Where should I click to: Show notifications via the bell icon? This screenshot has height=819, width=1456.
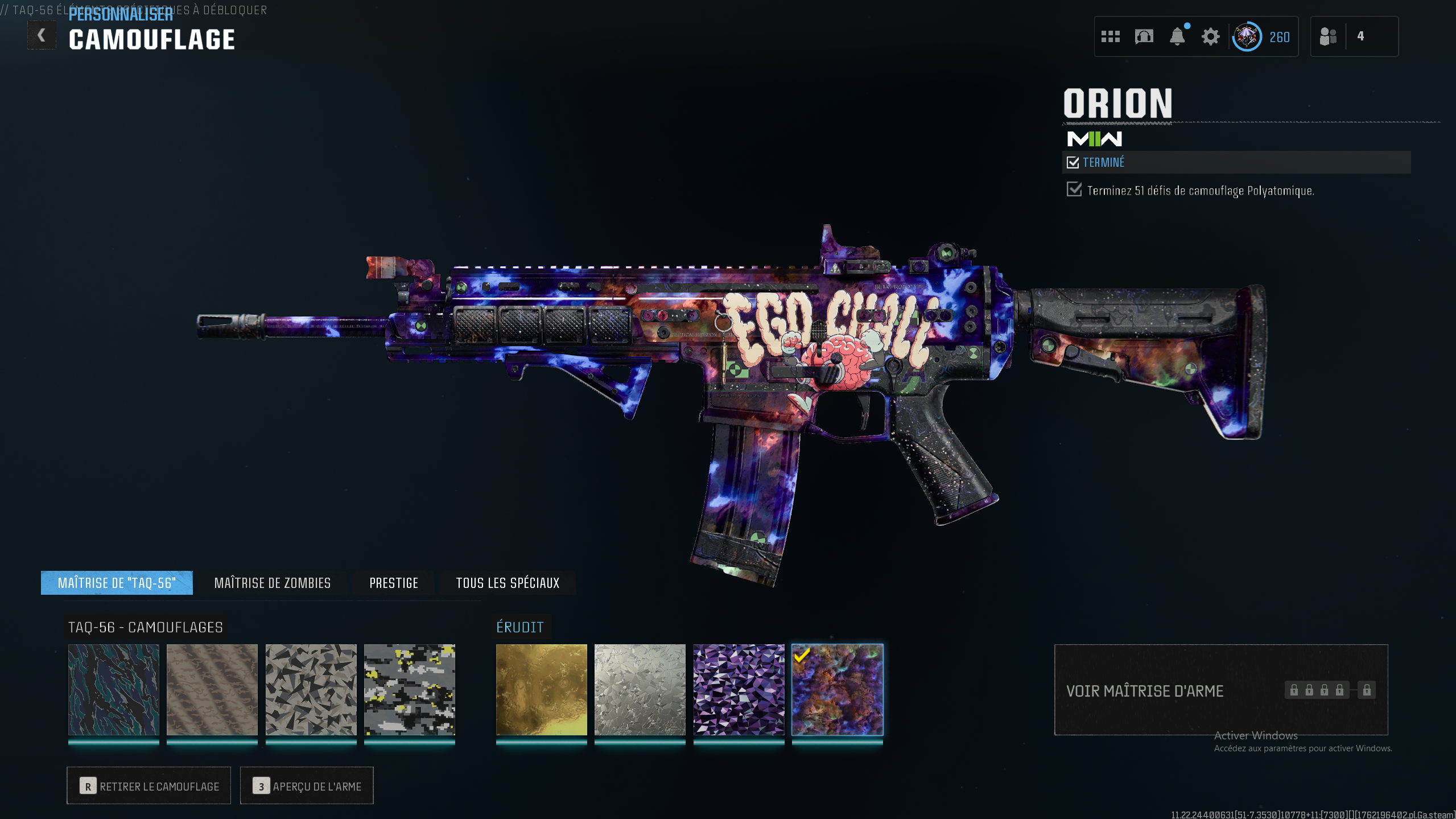(1177, 37)
